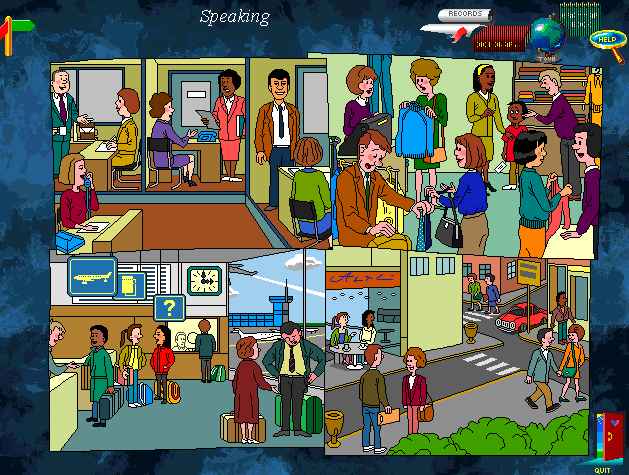Open the Records airplane banner
The width and height of the screenshot is (629, 475).
pos(464,17)
